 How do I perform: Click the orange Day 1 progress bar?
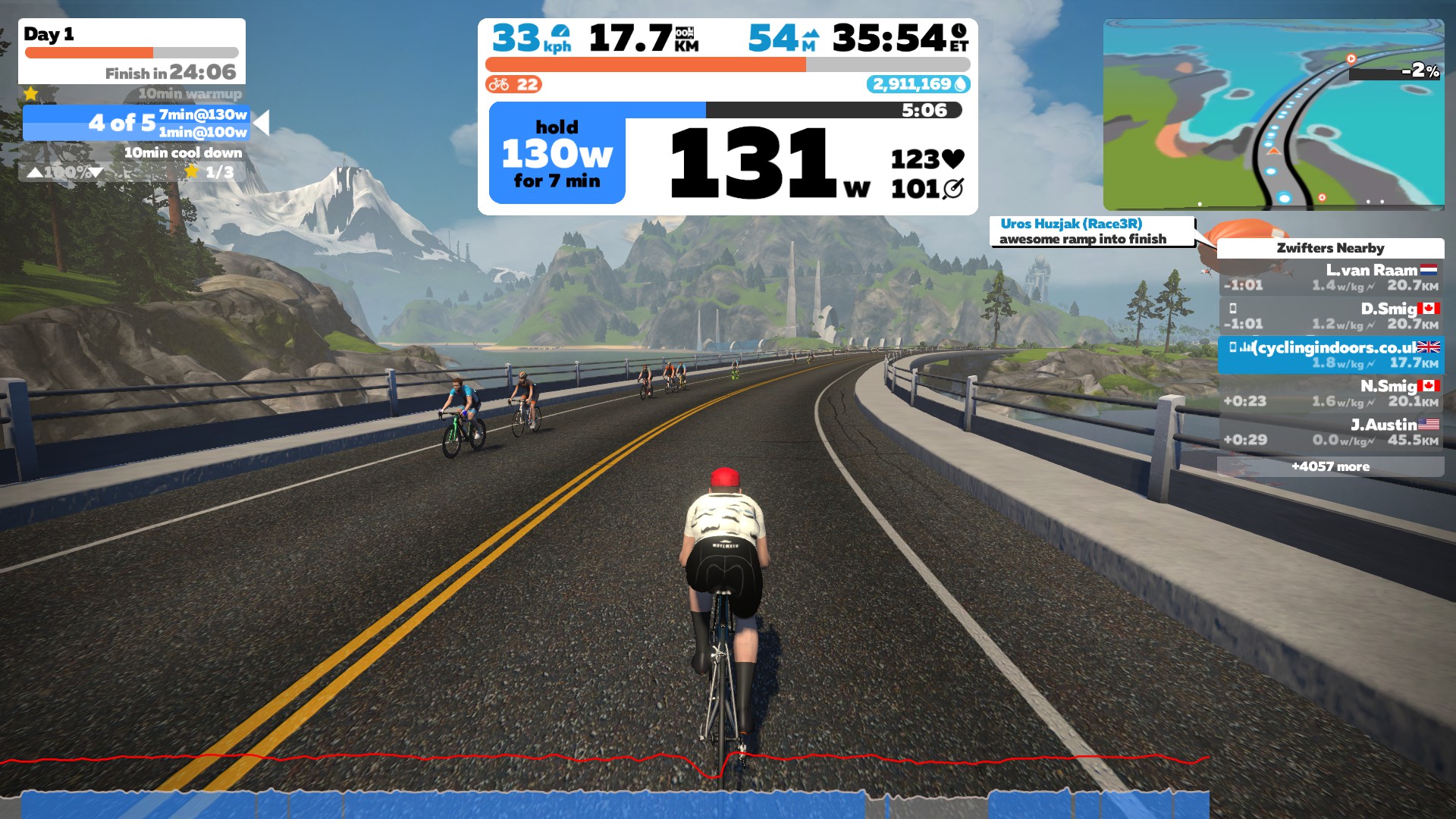pos(91,52)
